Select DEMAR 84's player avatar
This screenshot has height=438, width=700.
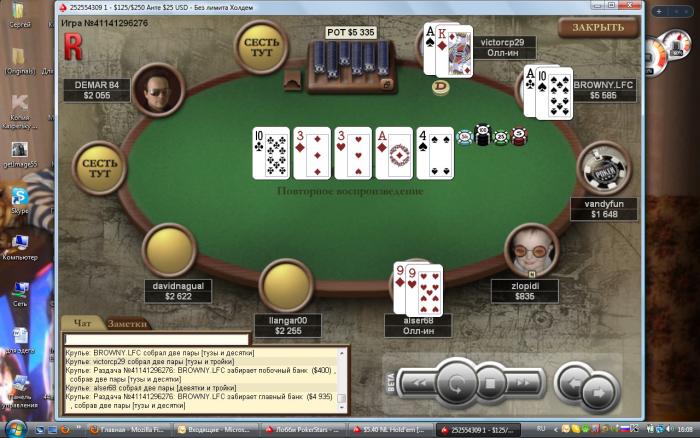coord(156,89)
